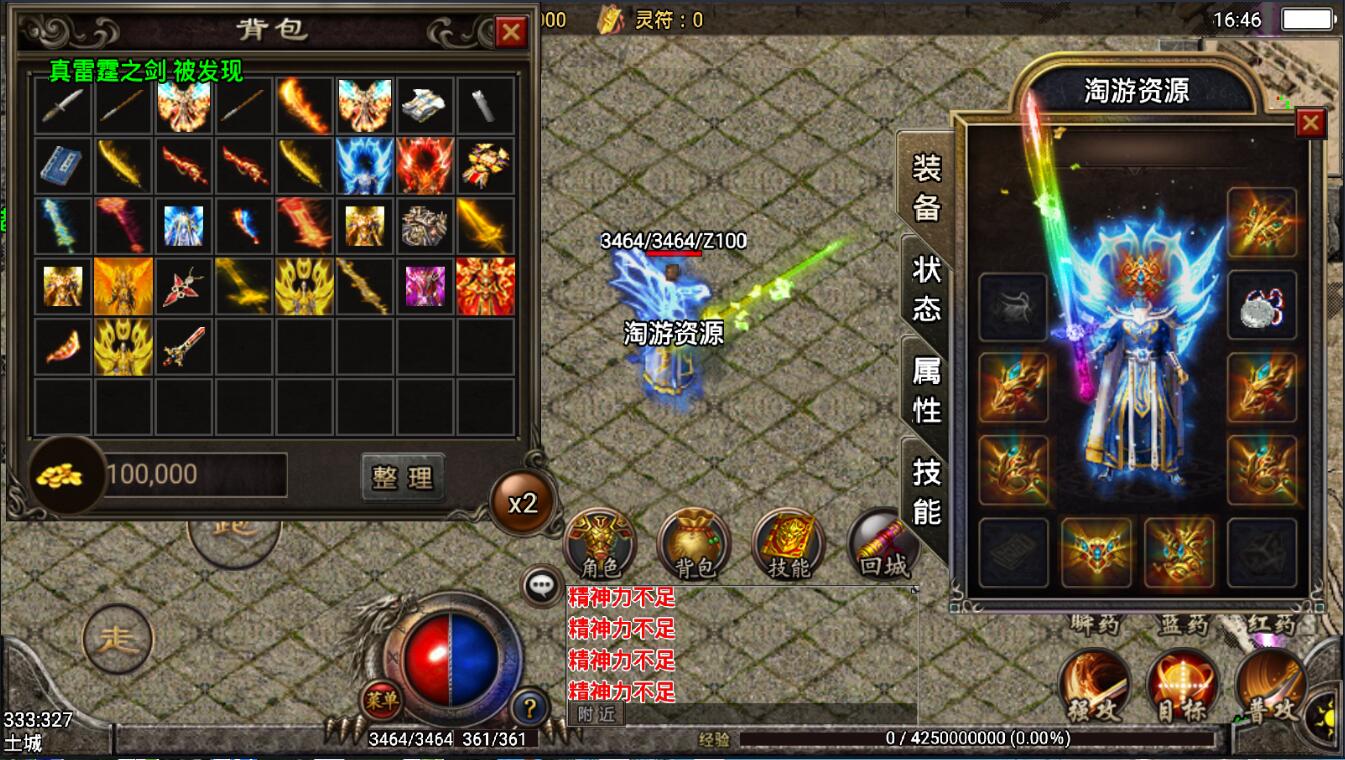Select the blue book item in bag
Screen dimensions: 1345x760
63,165
